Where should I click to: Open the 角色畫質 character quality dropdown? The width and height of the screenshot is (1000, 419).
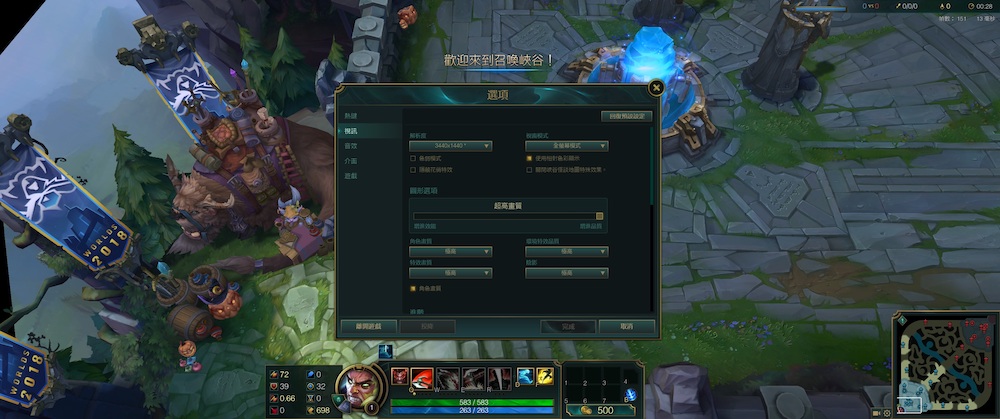451,251
